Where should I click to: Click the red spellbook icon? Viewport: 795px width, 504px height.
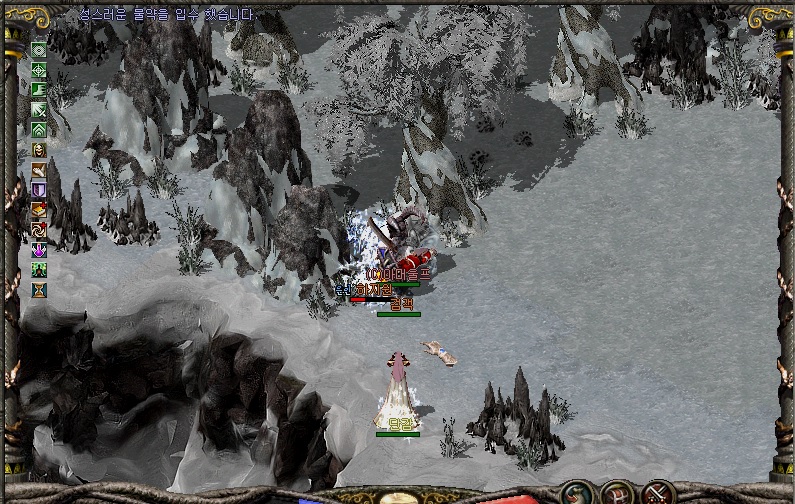click(39, 210)
